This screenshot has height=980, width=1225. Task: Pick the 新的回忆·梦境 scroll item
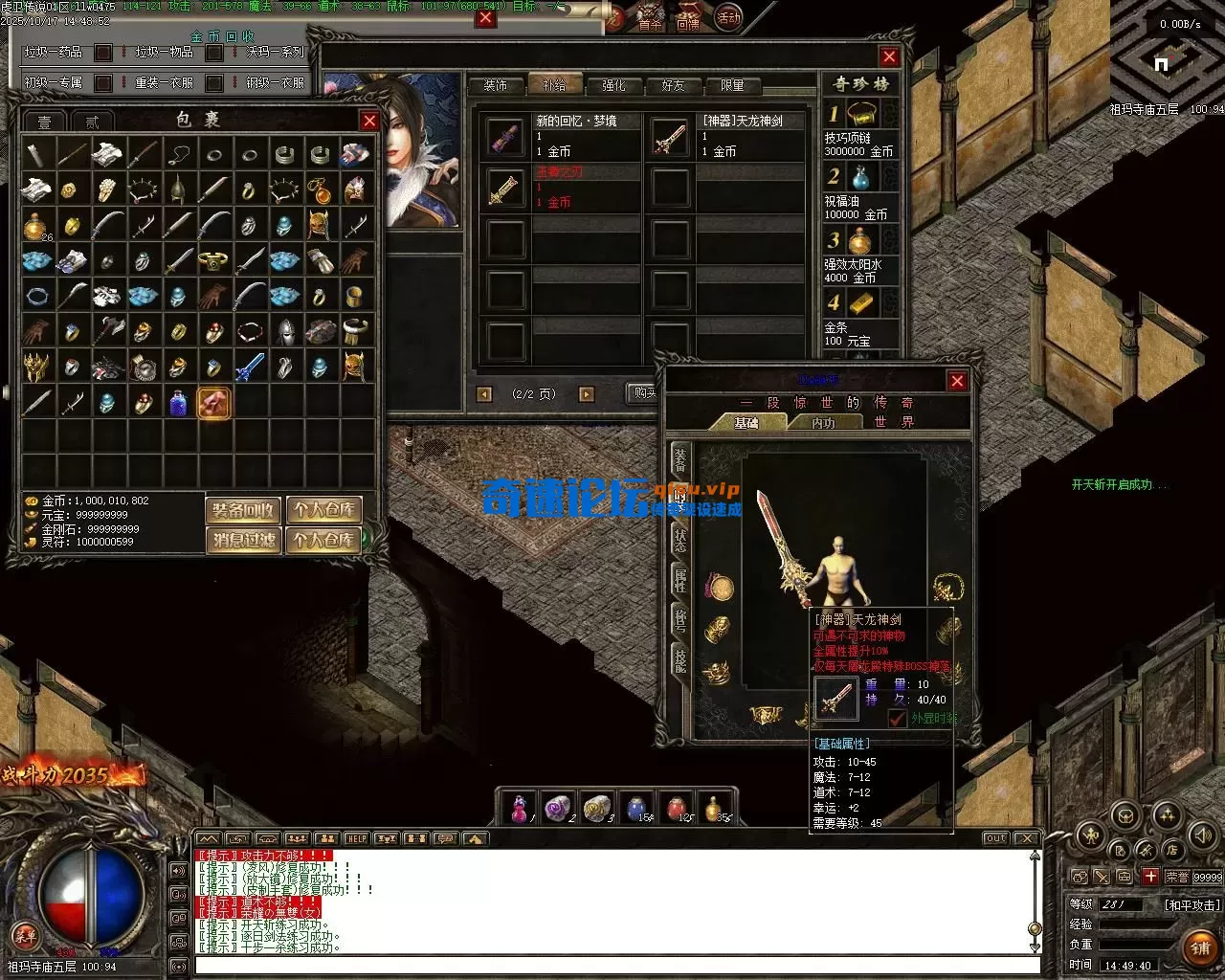pyautogui.click(x=504, y=138)
